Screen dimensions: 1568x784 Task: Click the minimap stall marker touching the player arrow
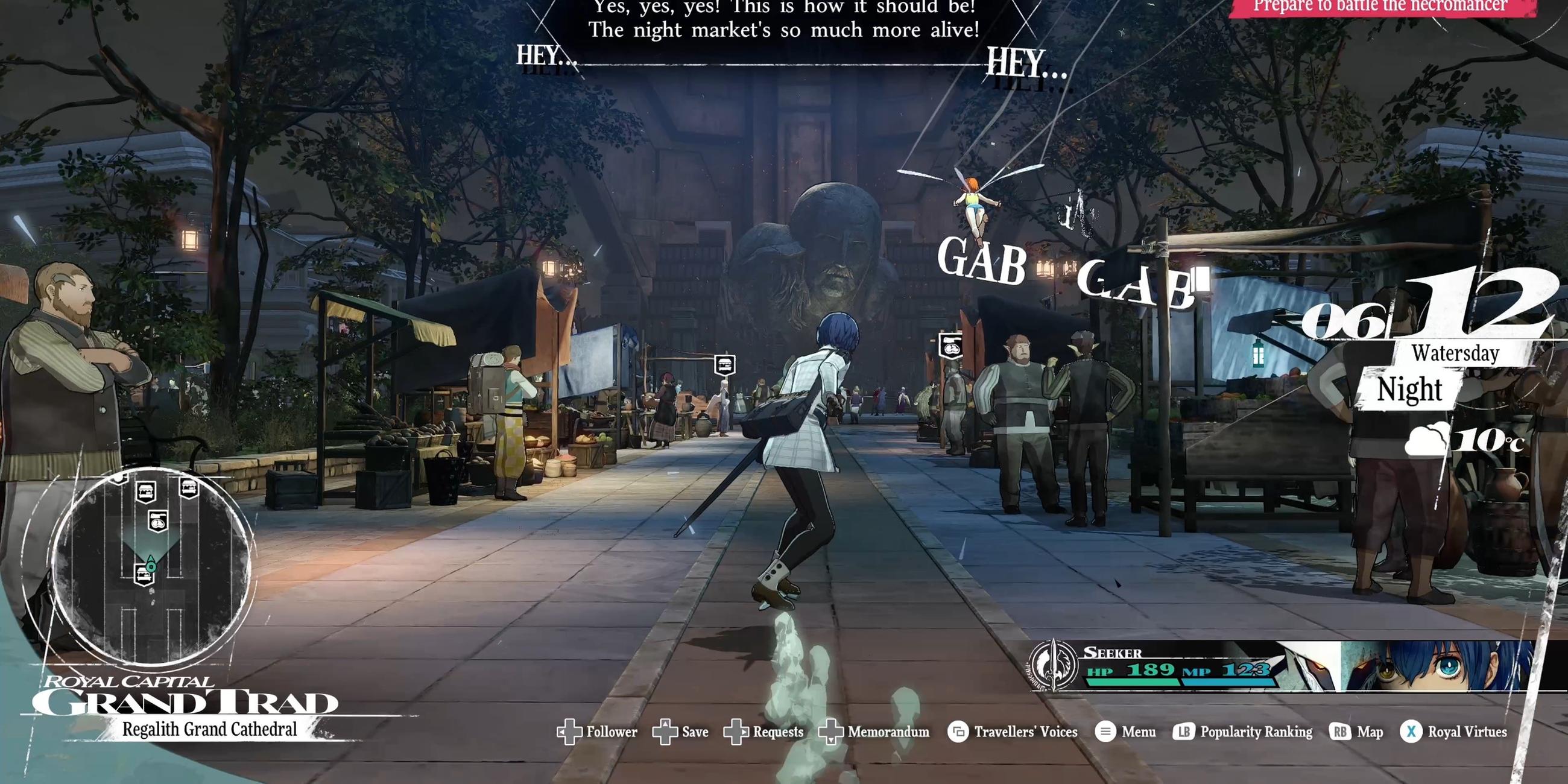pos(144,574)
